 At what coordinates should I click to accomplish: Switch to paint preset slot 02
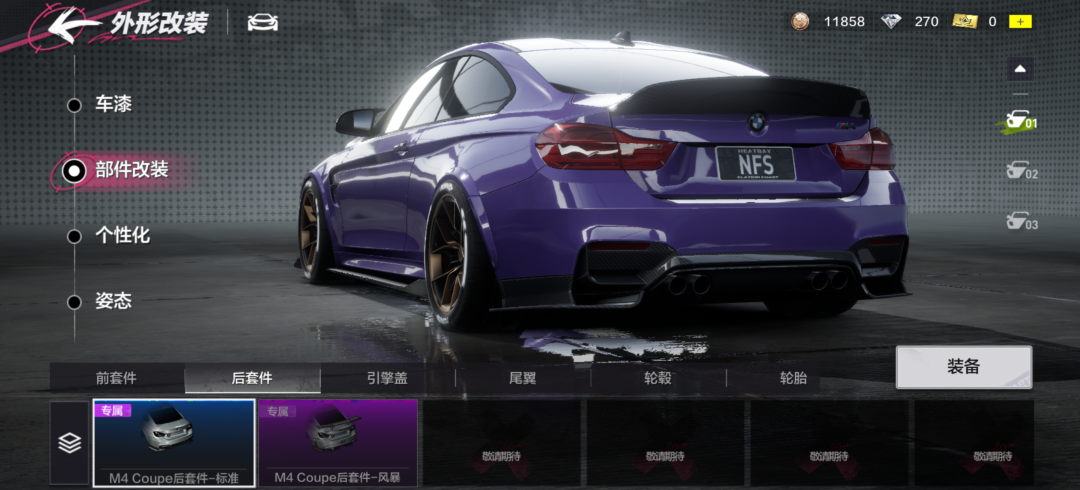pyautogui.click(x=1020, y=173)
